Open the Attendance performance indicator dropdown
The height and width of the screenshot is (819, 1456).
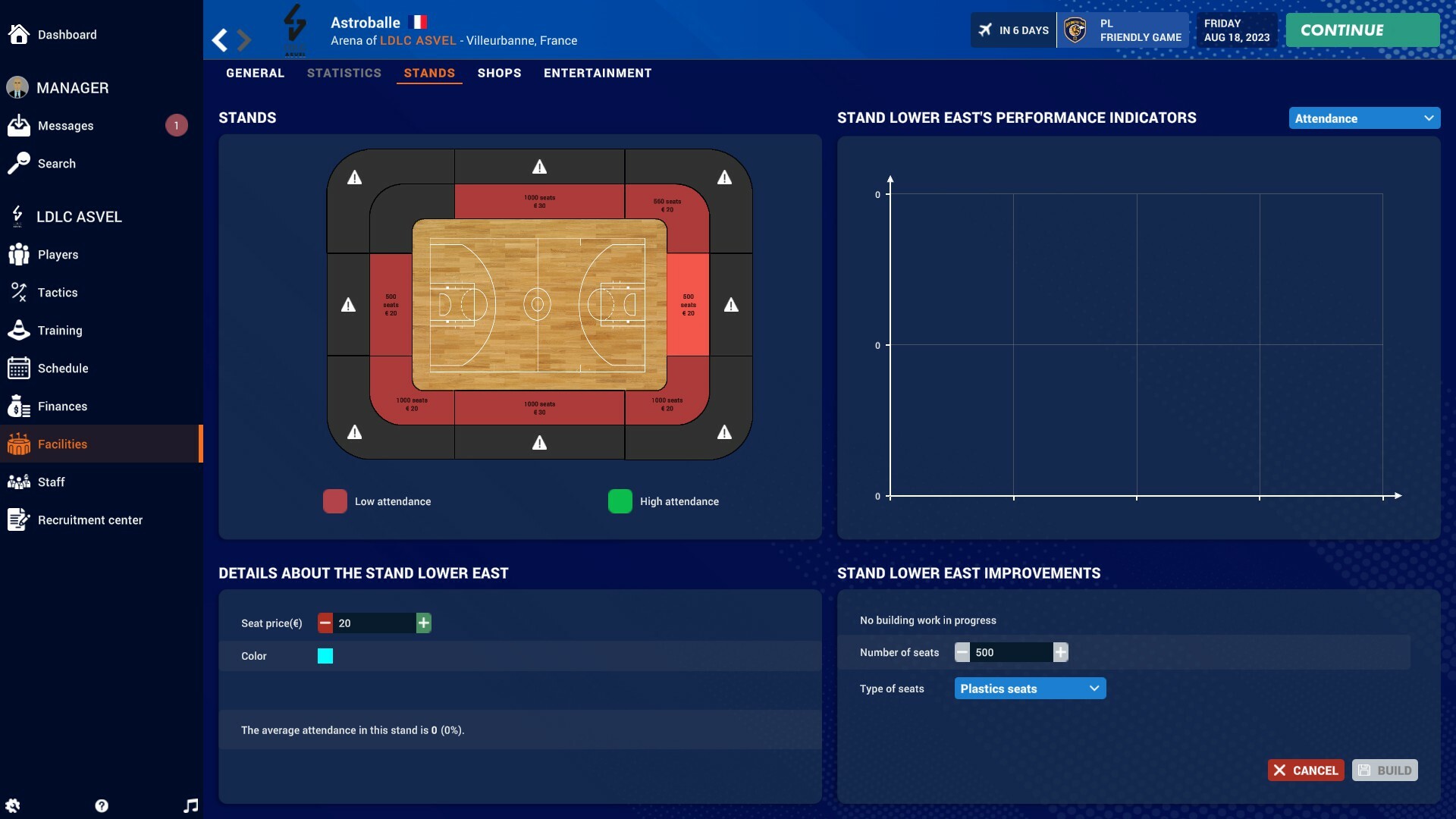1363,118
